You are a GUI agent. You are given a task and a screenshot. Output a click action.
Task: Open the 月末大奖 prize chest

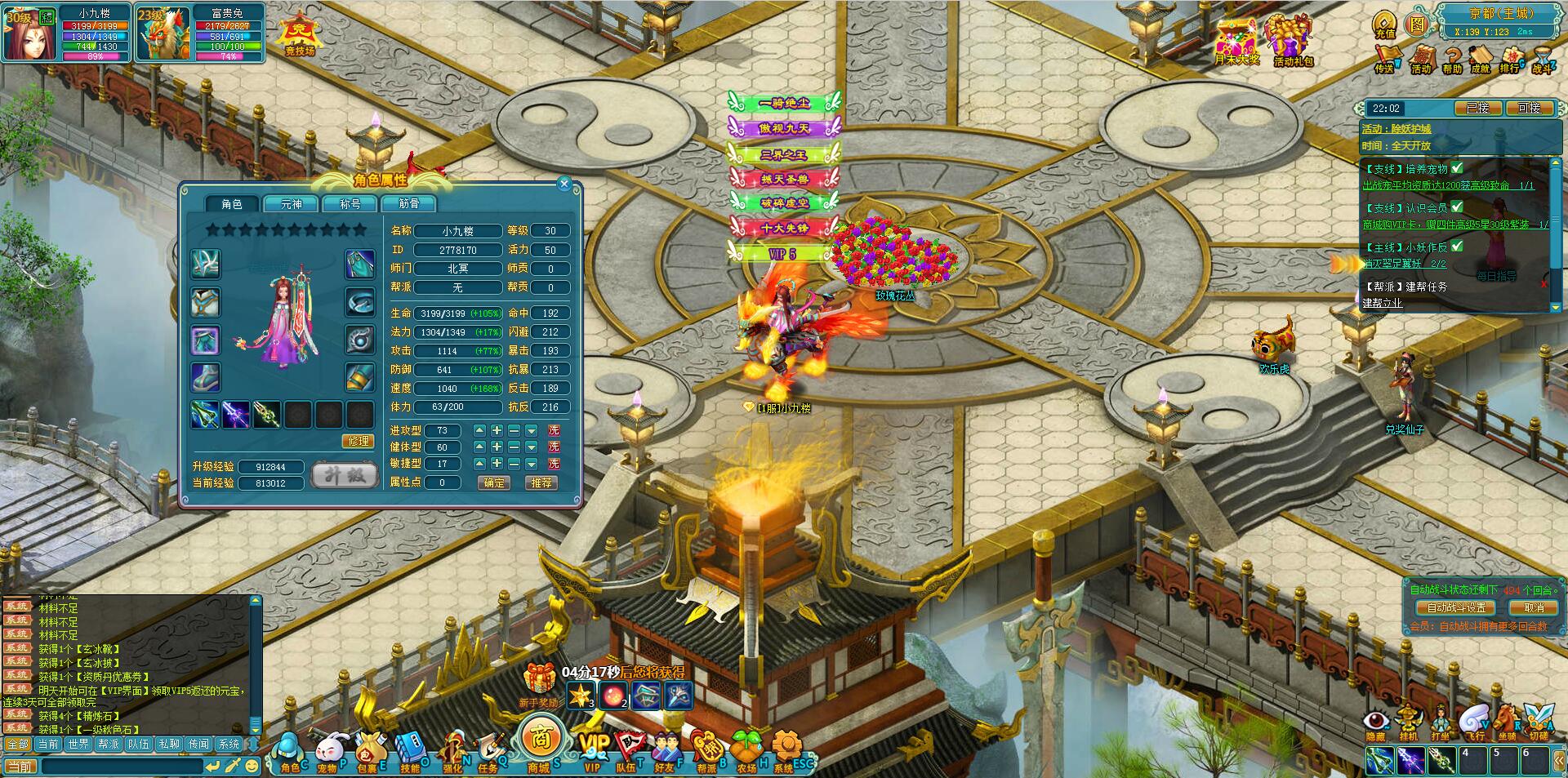click(1236, 41)
